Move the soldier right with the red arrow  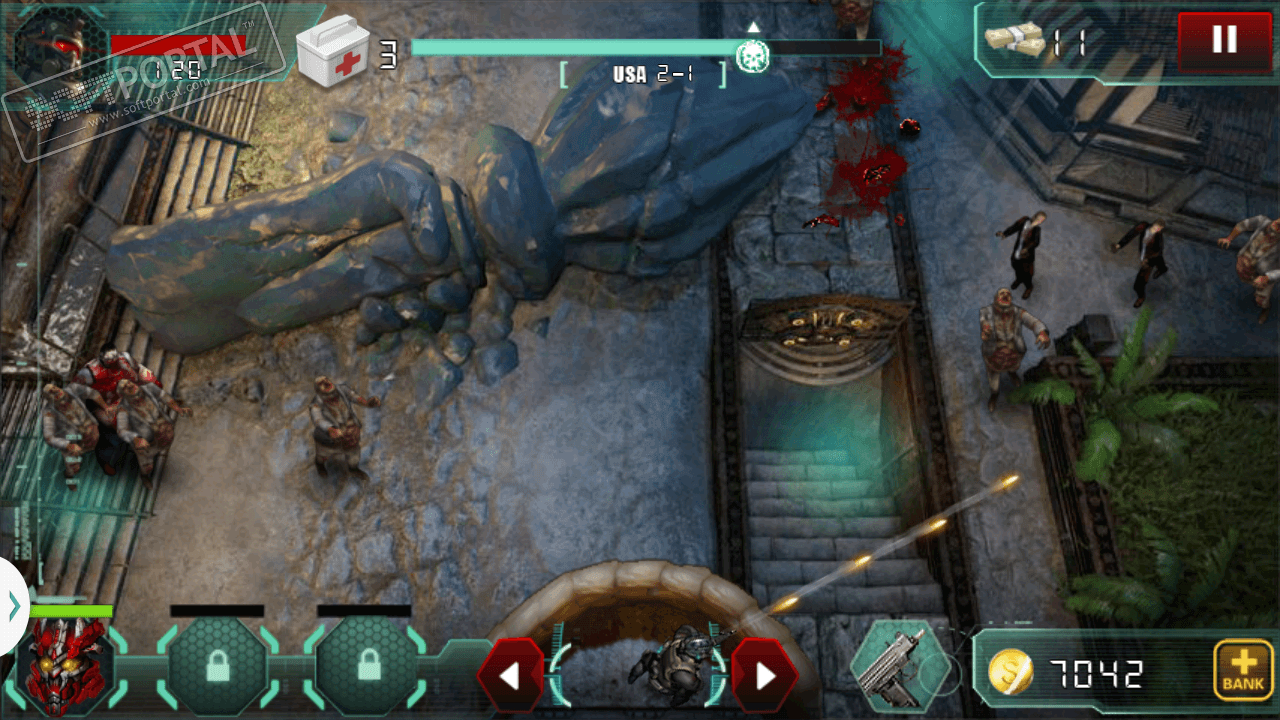pyautogui.click(x=765, y=675)
